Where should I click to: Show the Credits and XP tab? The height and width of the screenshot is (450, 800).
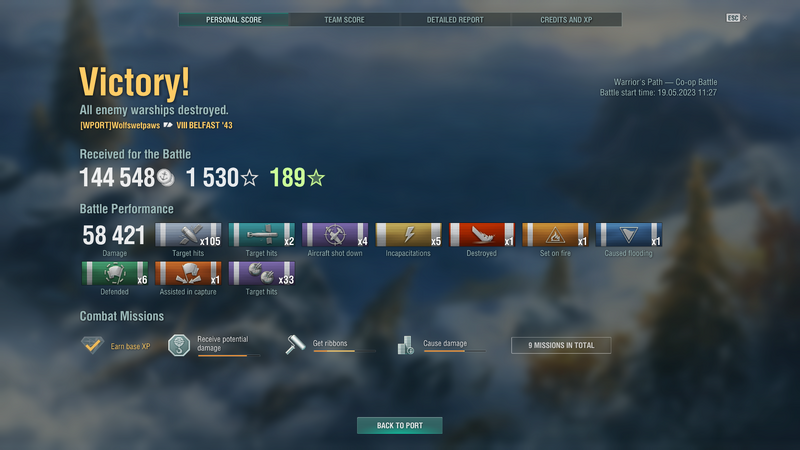click(x=566, y=19)
